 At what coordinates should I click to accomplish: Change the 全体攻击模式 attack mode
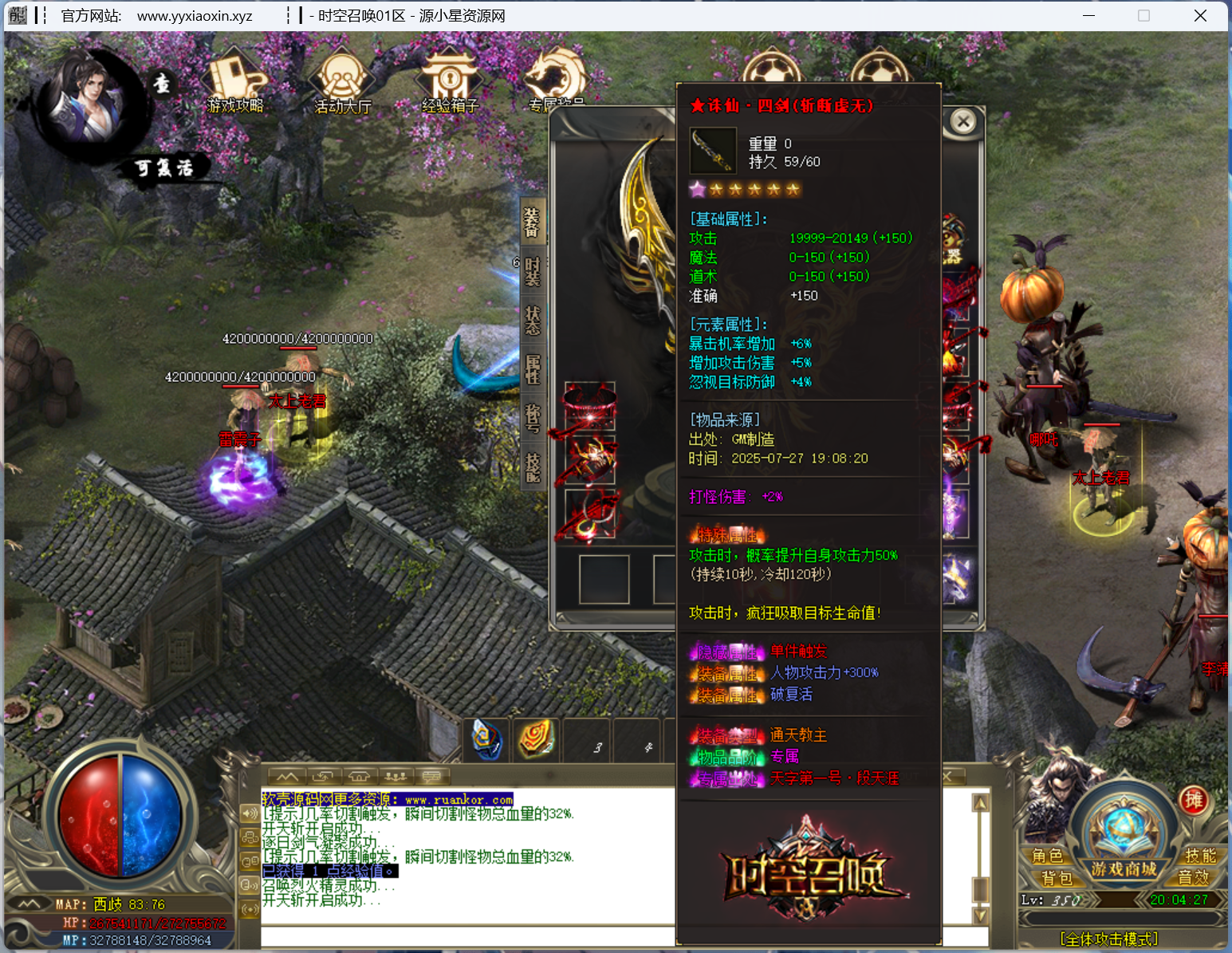pyautogui.click(x=1108, y=939)
